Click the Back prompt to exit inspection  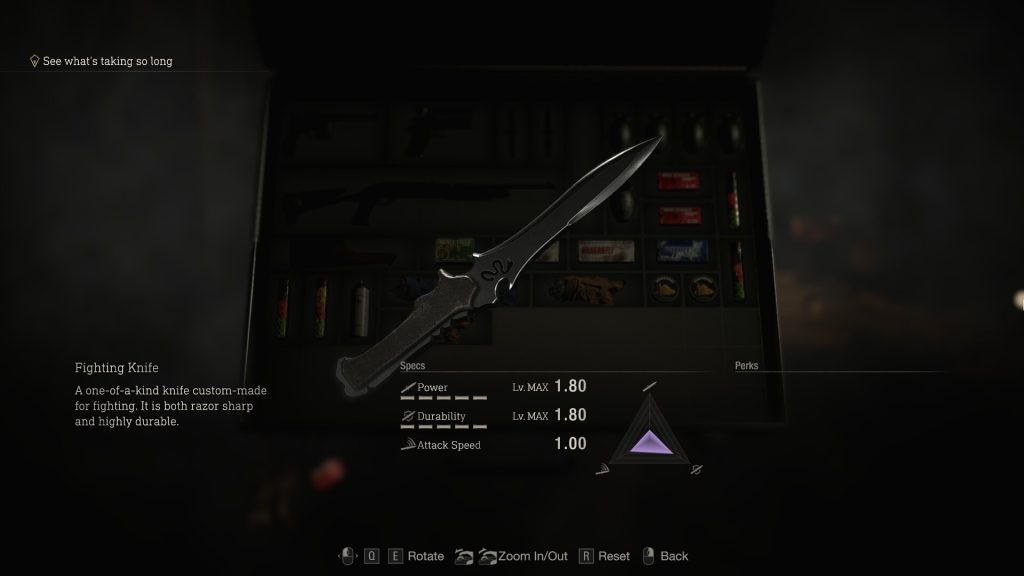[673, 556]
